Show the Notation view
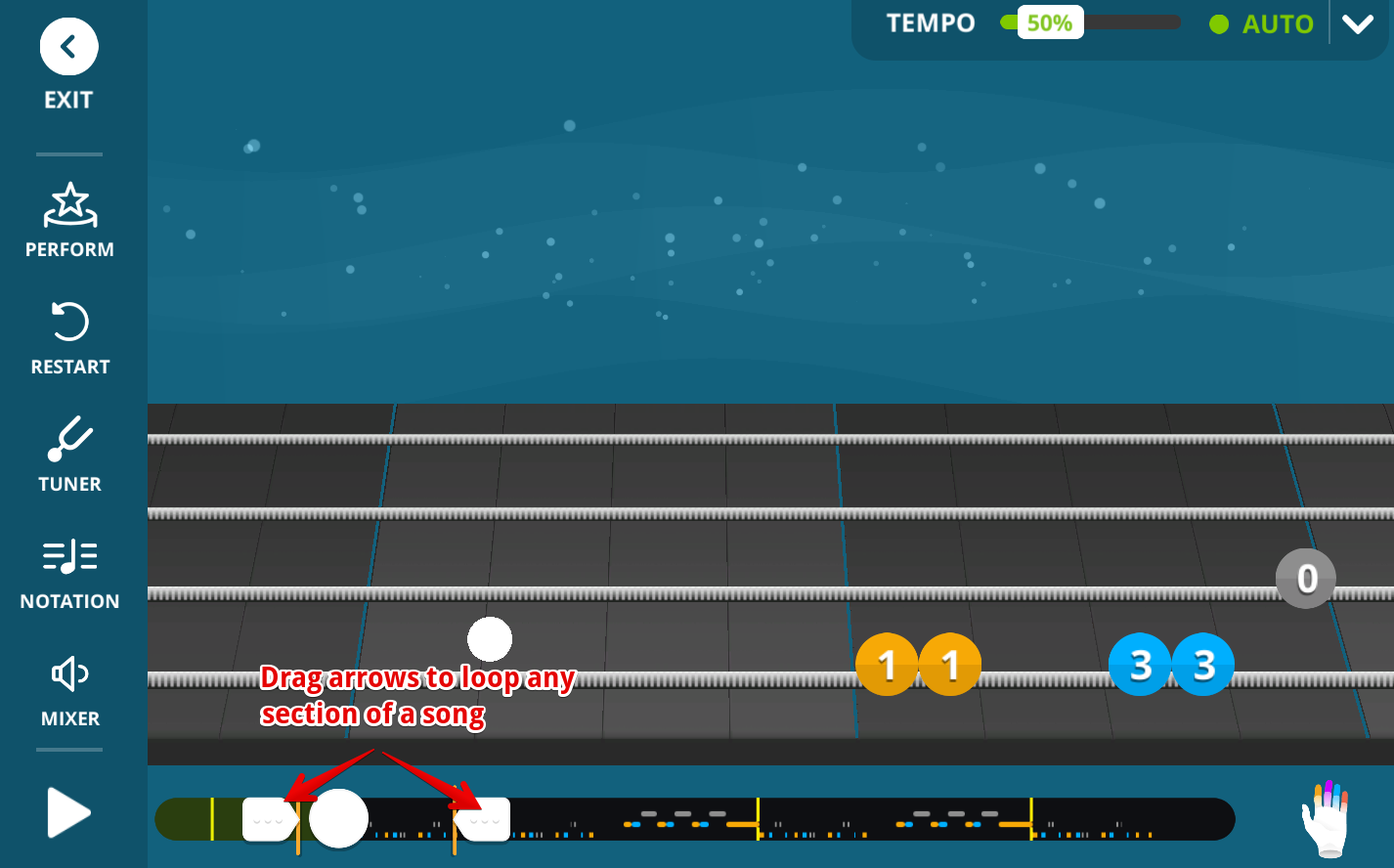Image resolution: width=1394 pixels, height=868 pixels. 69,573
